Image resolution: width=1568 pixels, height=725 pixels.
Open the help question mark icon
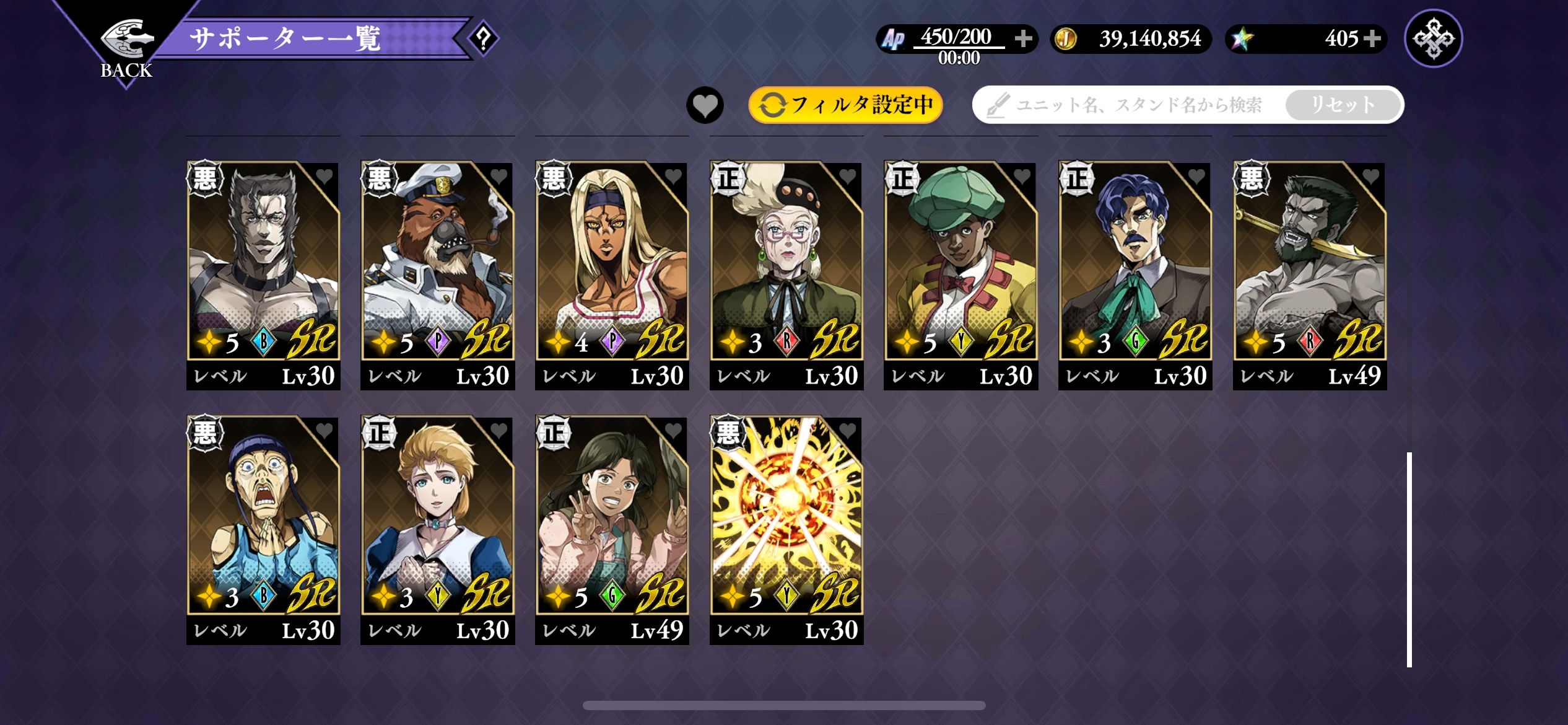coord(483,38)
